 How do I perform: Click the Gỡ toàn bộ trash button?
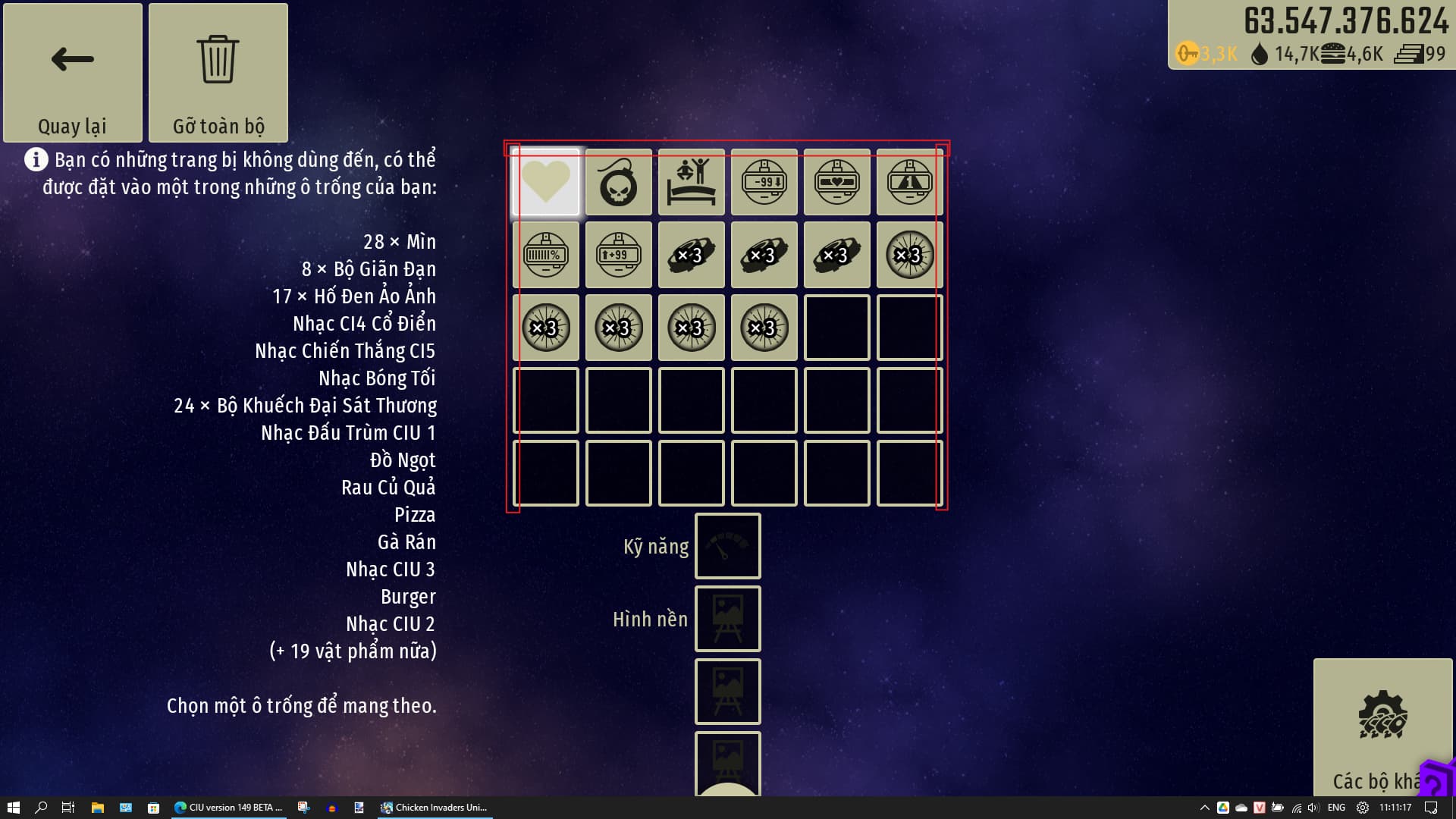(218, 73)
